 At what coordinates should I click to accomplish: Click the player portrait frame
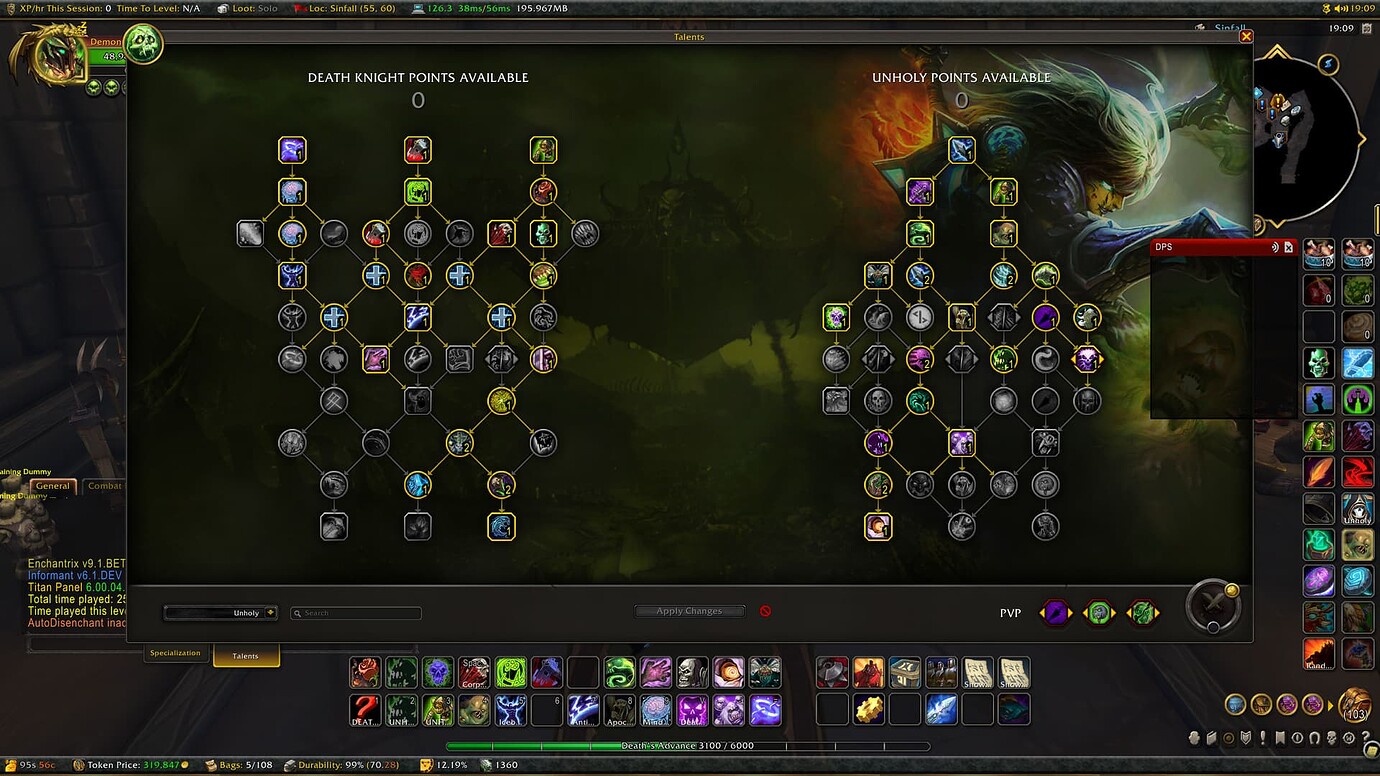point(48,56)
